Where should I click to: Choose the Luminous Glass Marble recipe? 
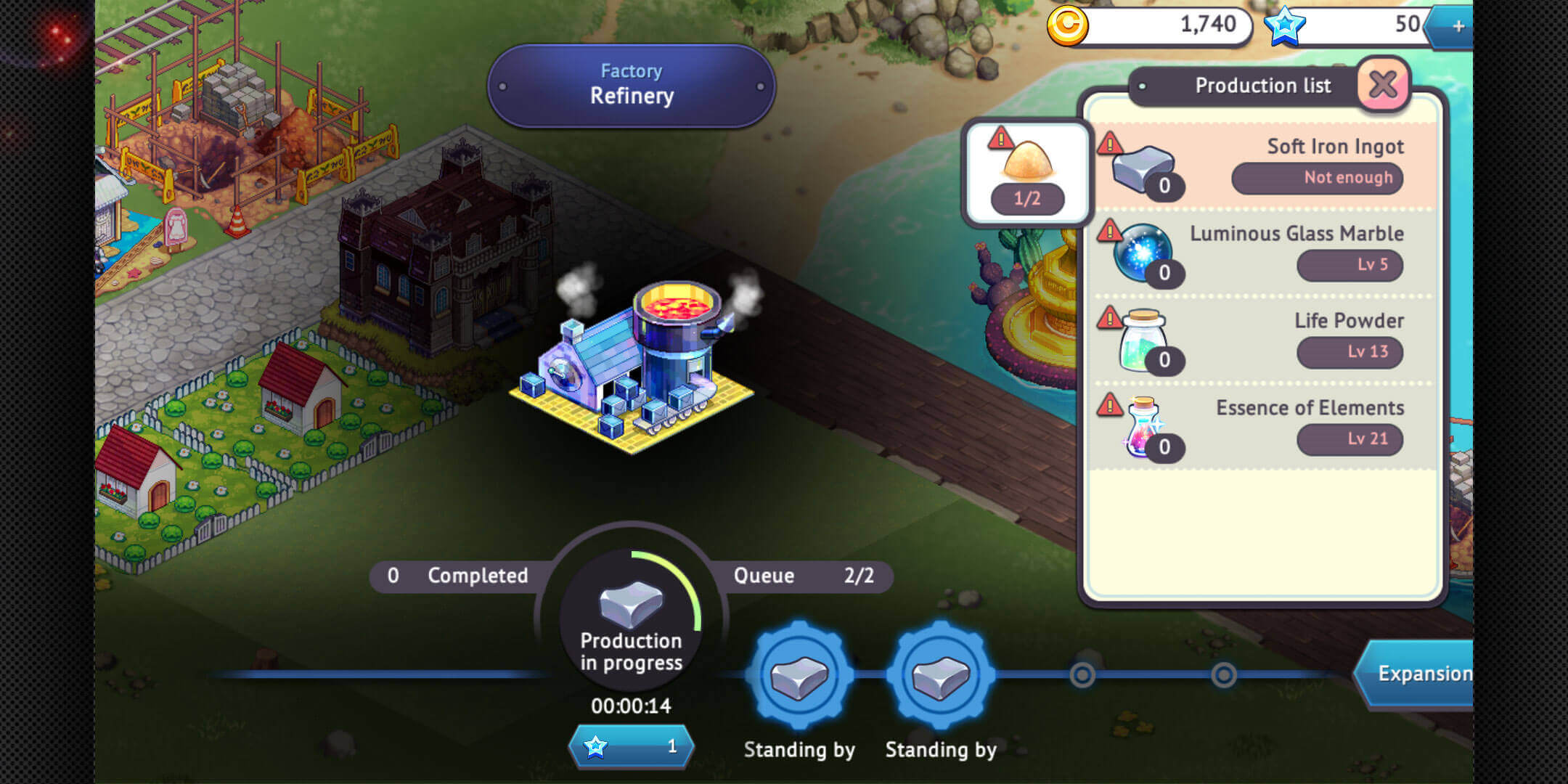click(1263, 253)
